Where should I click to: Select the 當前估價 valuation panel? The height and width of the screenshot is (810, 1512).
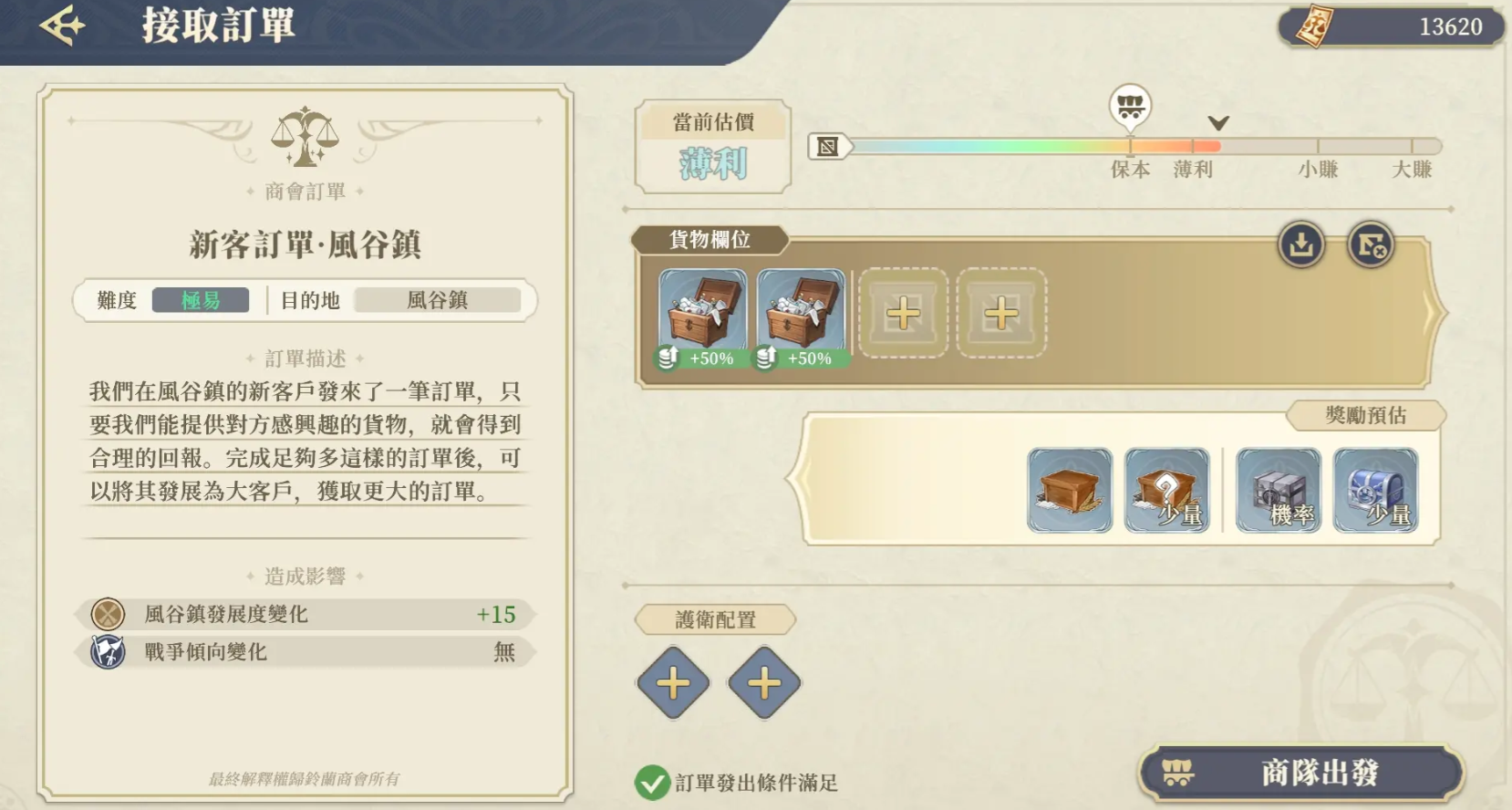tap(713, 147)
